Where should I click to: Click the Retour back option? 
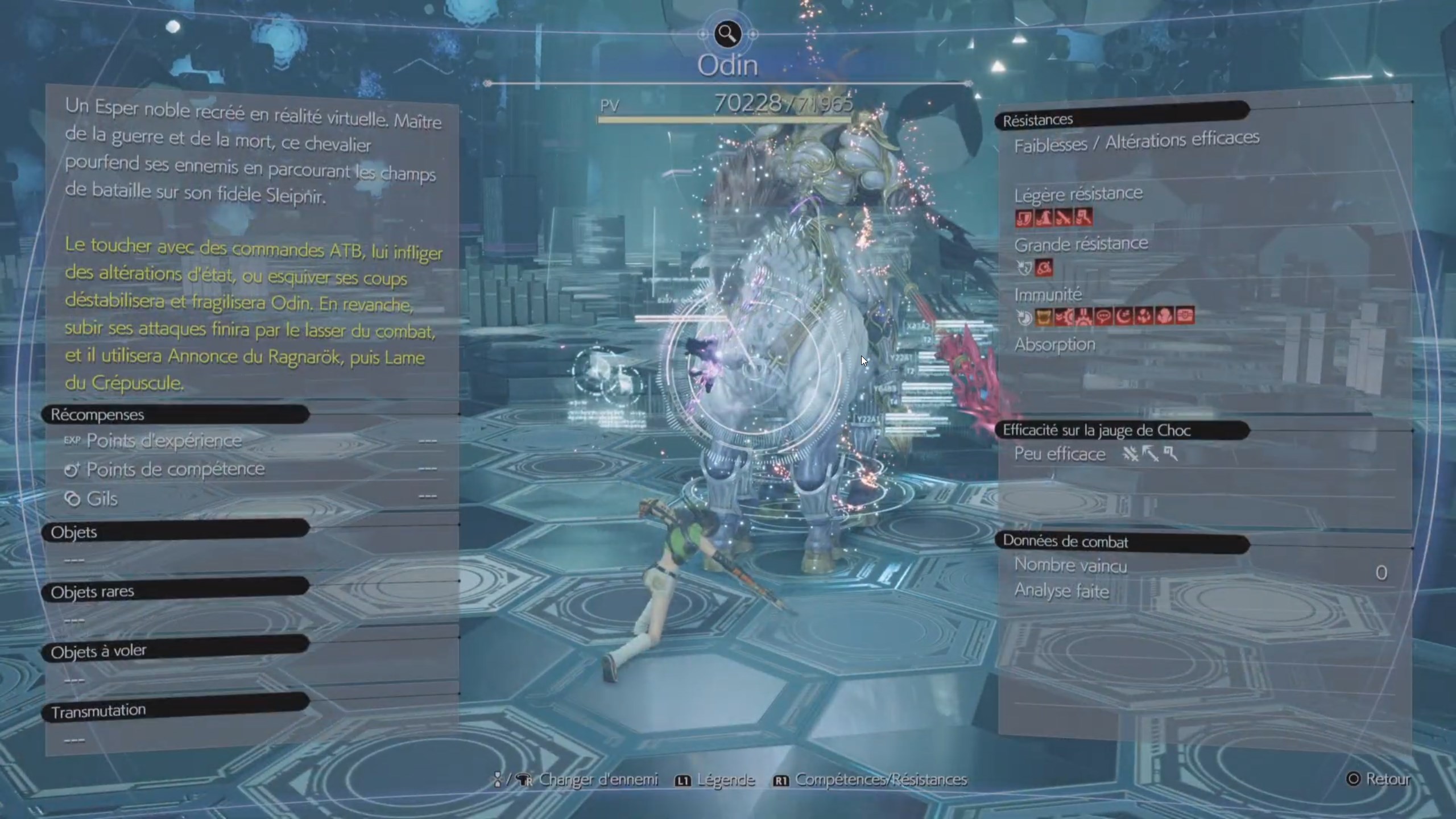1379,779
